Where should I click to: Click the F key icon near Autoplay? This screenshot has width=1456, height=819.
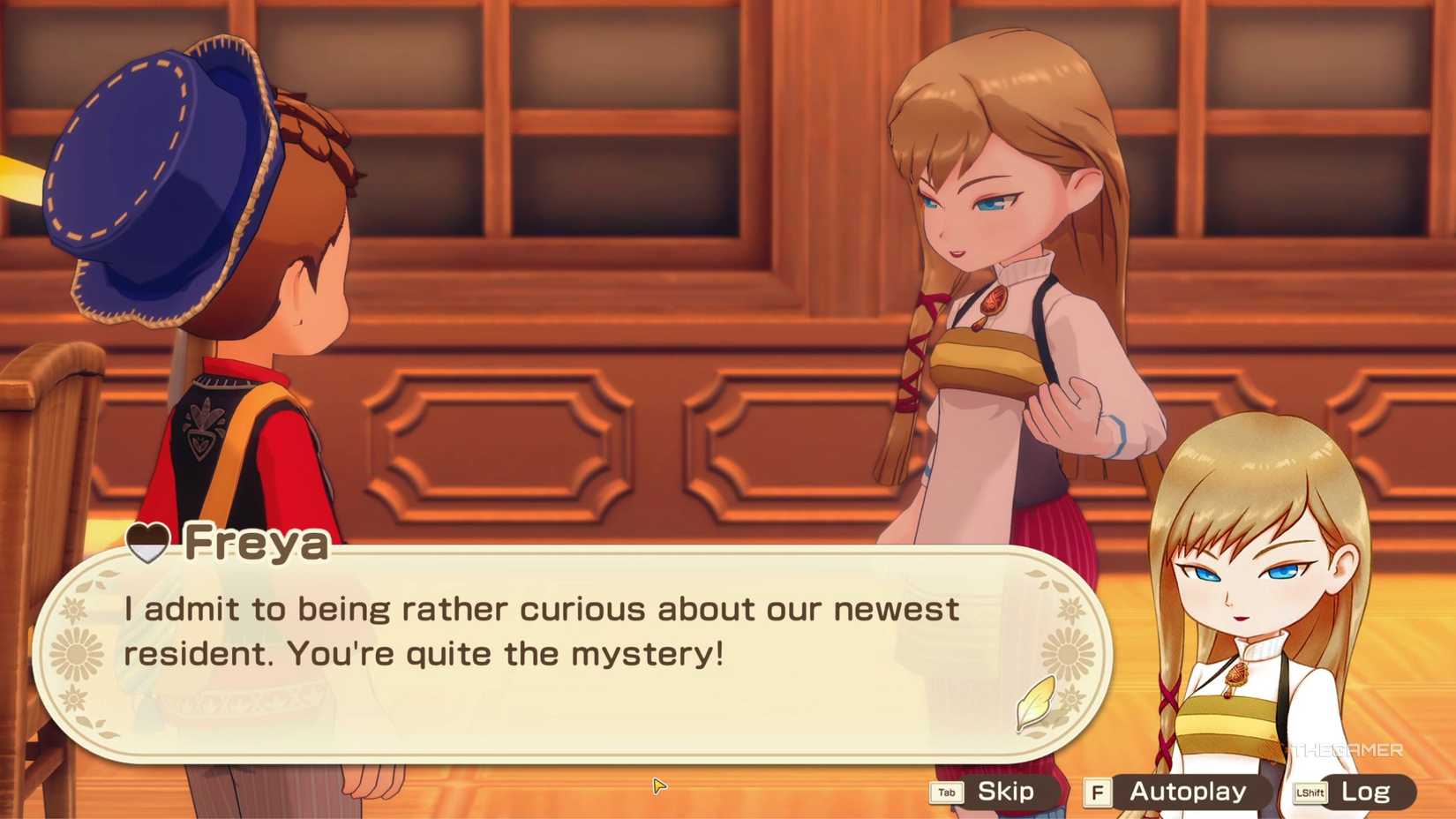tap(1099, 792)
